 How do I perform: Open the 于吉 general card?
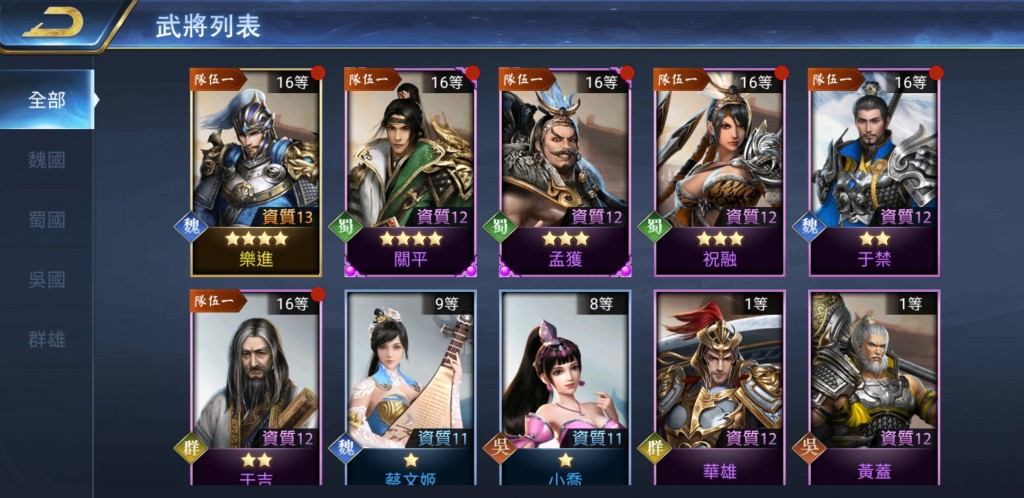256,389
